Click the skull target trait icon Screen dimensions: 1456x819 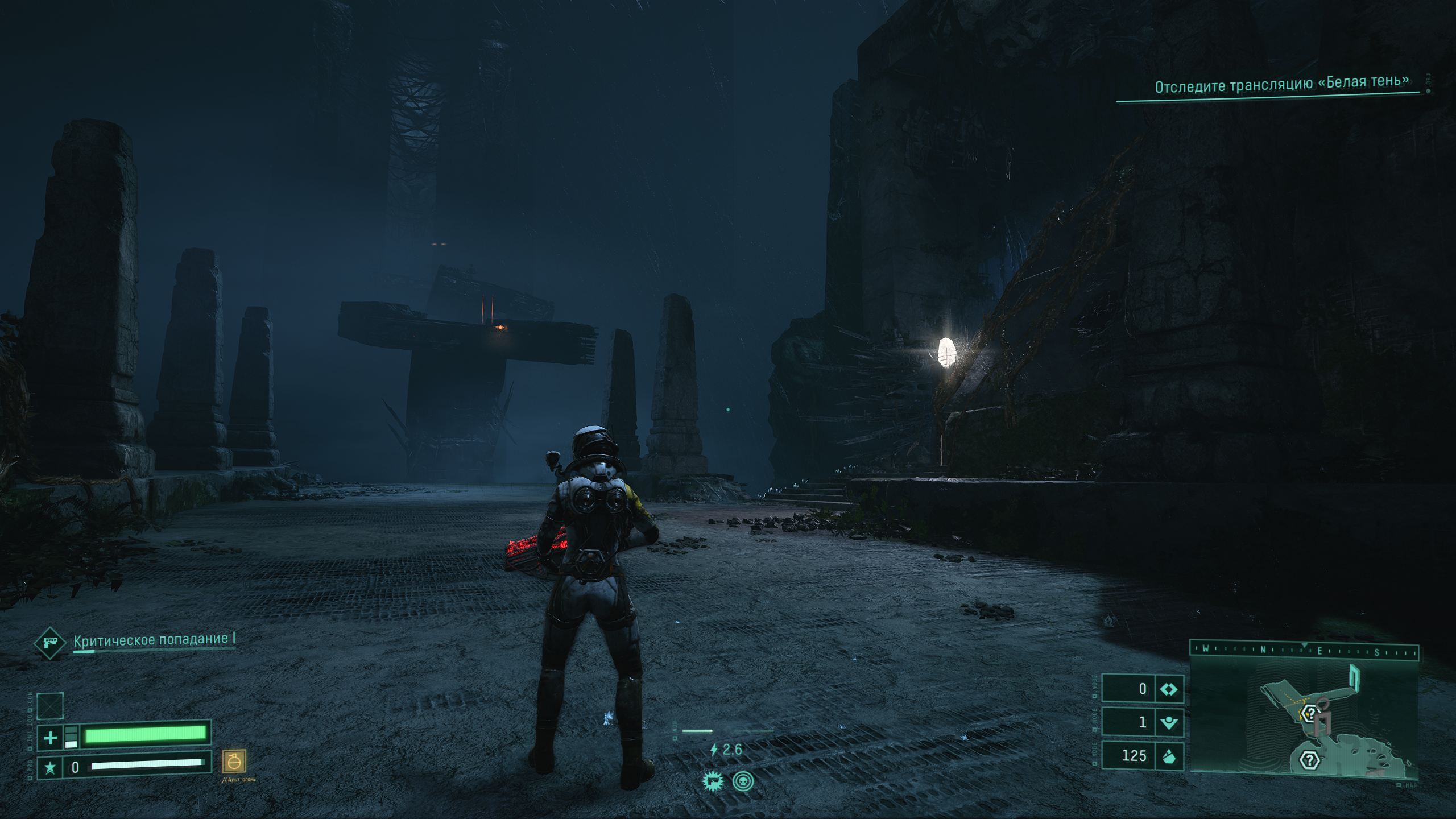click(742, 781)
